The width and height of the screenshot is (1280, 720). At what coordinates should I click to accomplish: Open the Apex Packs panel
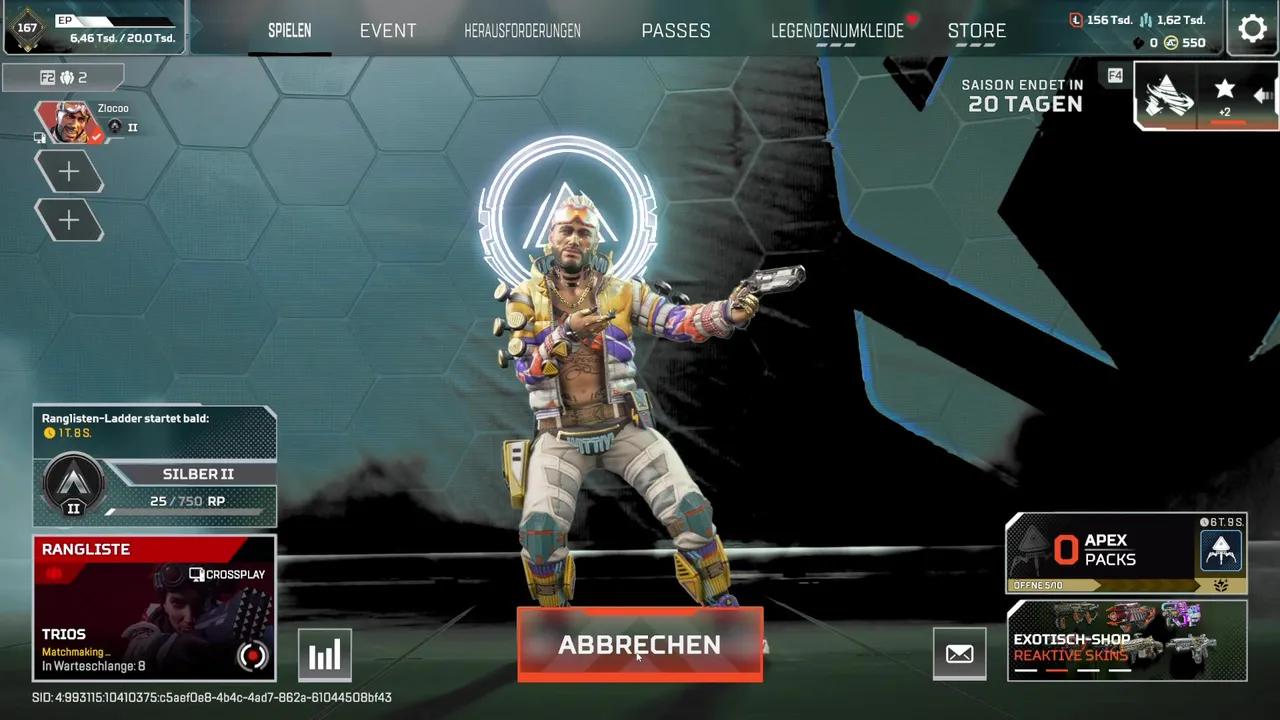coord(1126,552)
